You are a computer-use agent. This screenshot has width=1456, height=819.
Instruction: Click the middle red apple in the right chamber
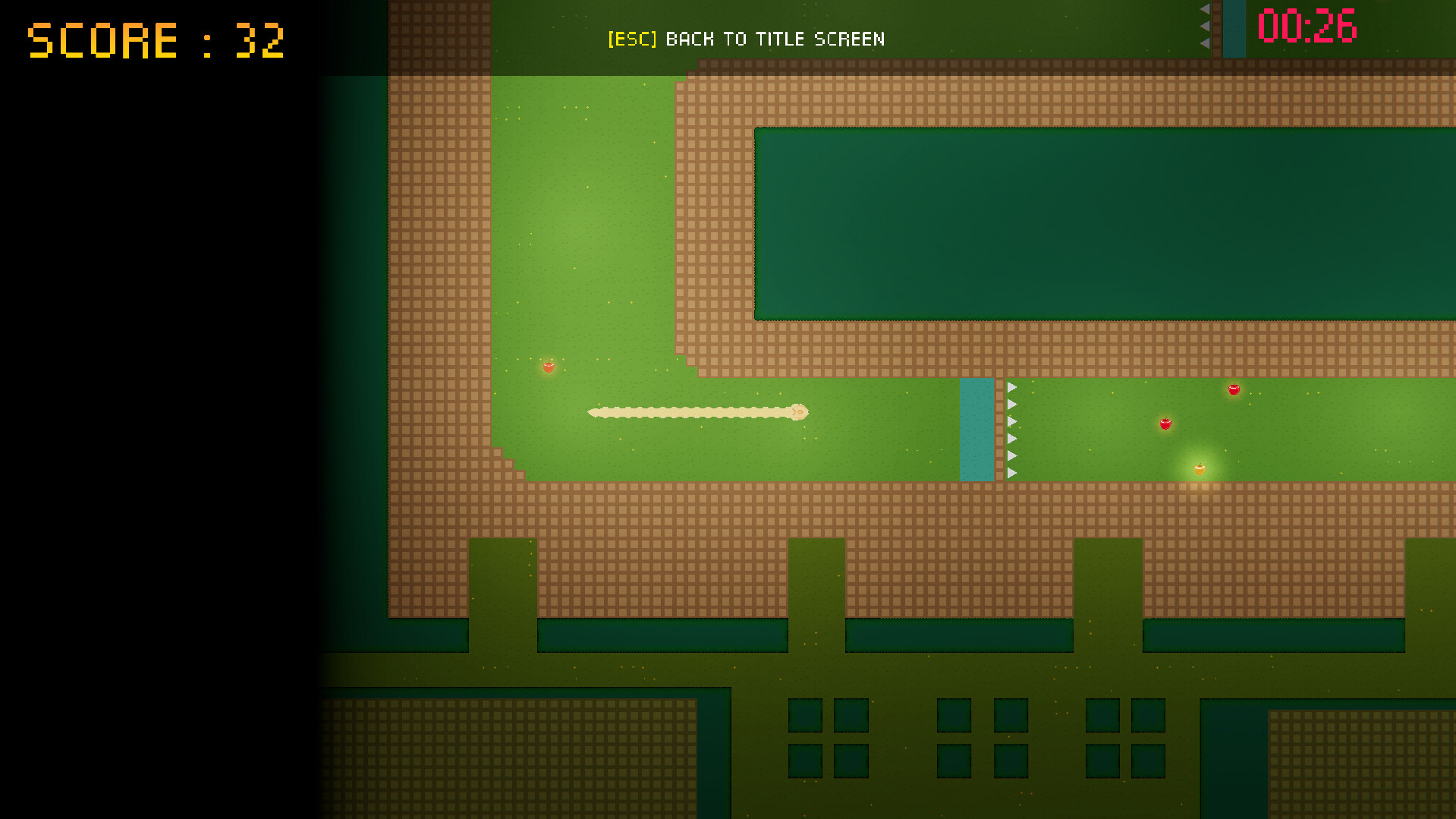coord(1165,425)
